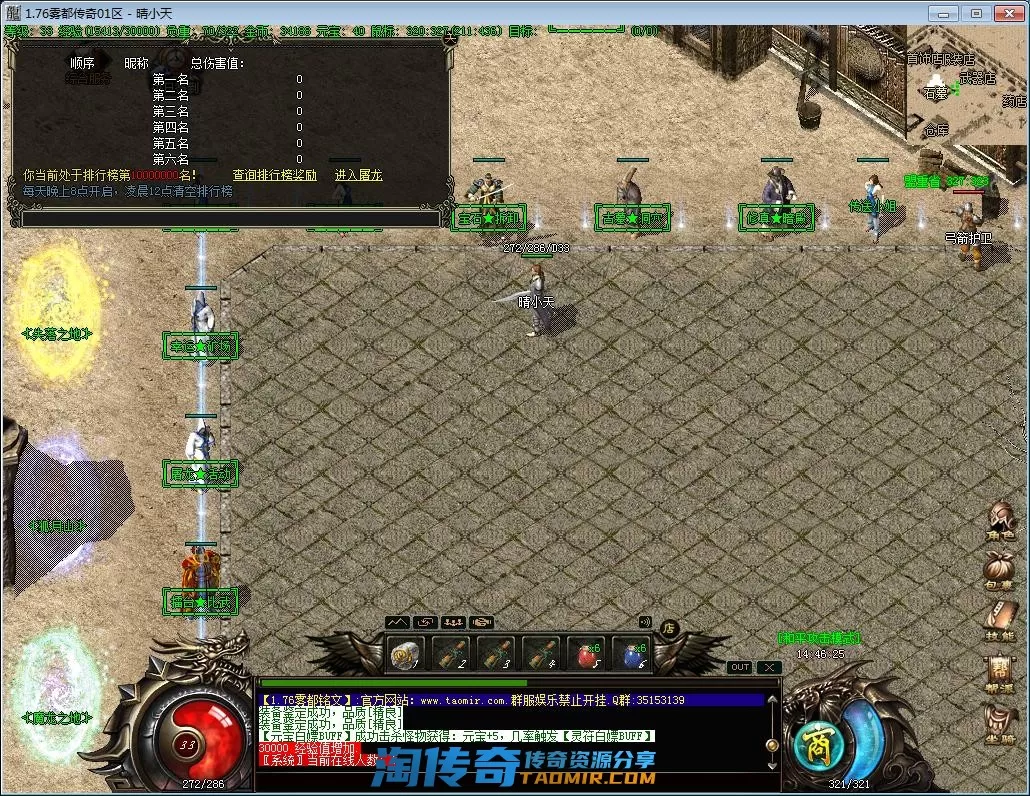Use the scroll in hotbar slot 1
Screen dimensions: 1030x796
click(x=406, y=653)
